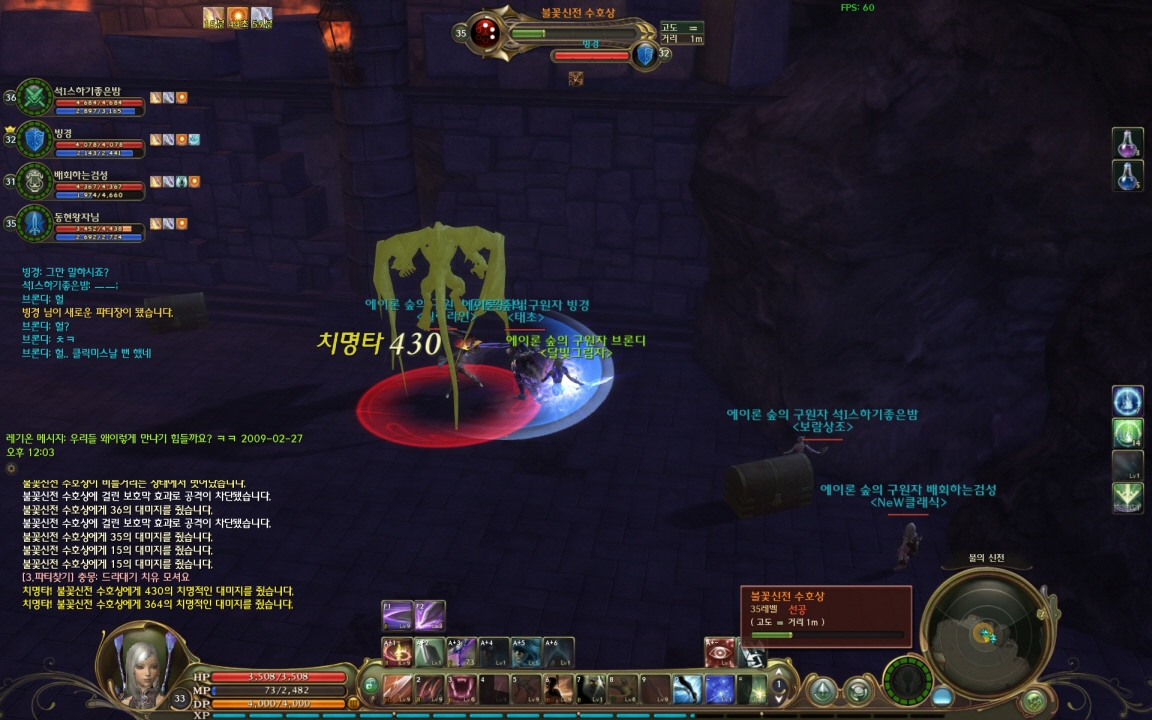
Task: Use the purple slash skill in slot F1
Action: [x=397, y=614]
